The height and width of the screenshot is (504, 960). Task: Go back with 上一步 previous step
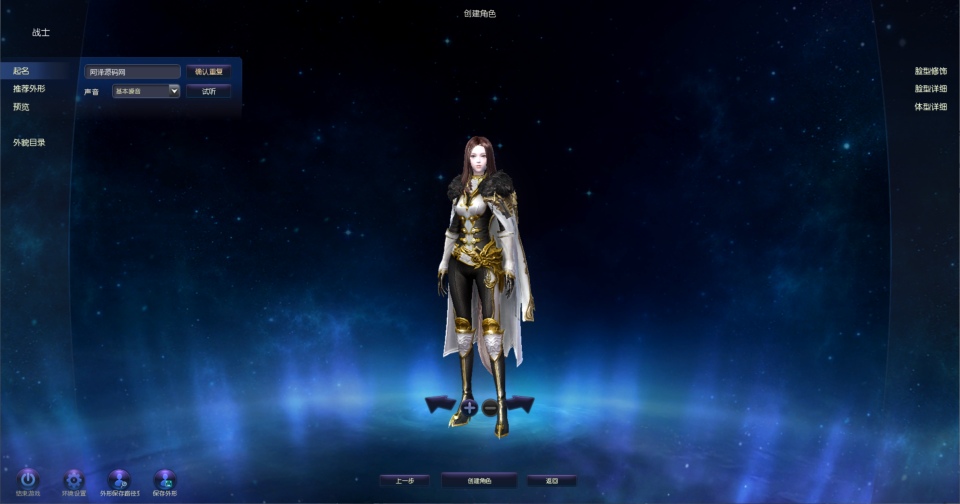click(x=404, y=481)
